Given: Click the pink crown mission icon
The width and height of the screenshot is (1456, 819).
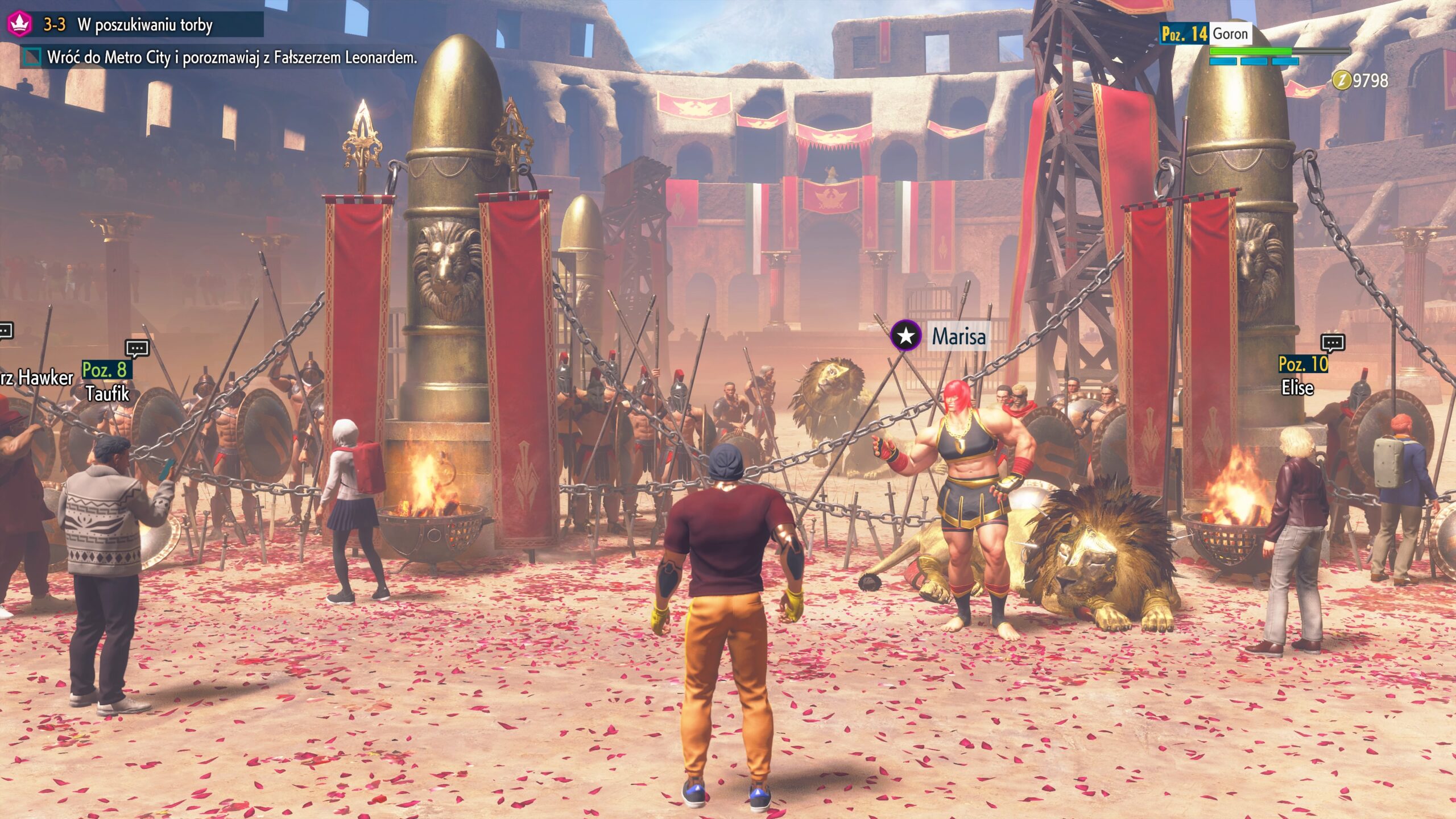Looking at the screenshot, I should [19, 24].
